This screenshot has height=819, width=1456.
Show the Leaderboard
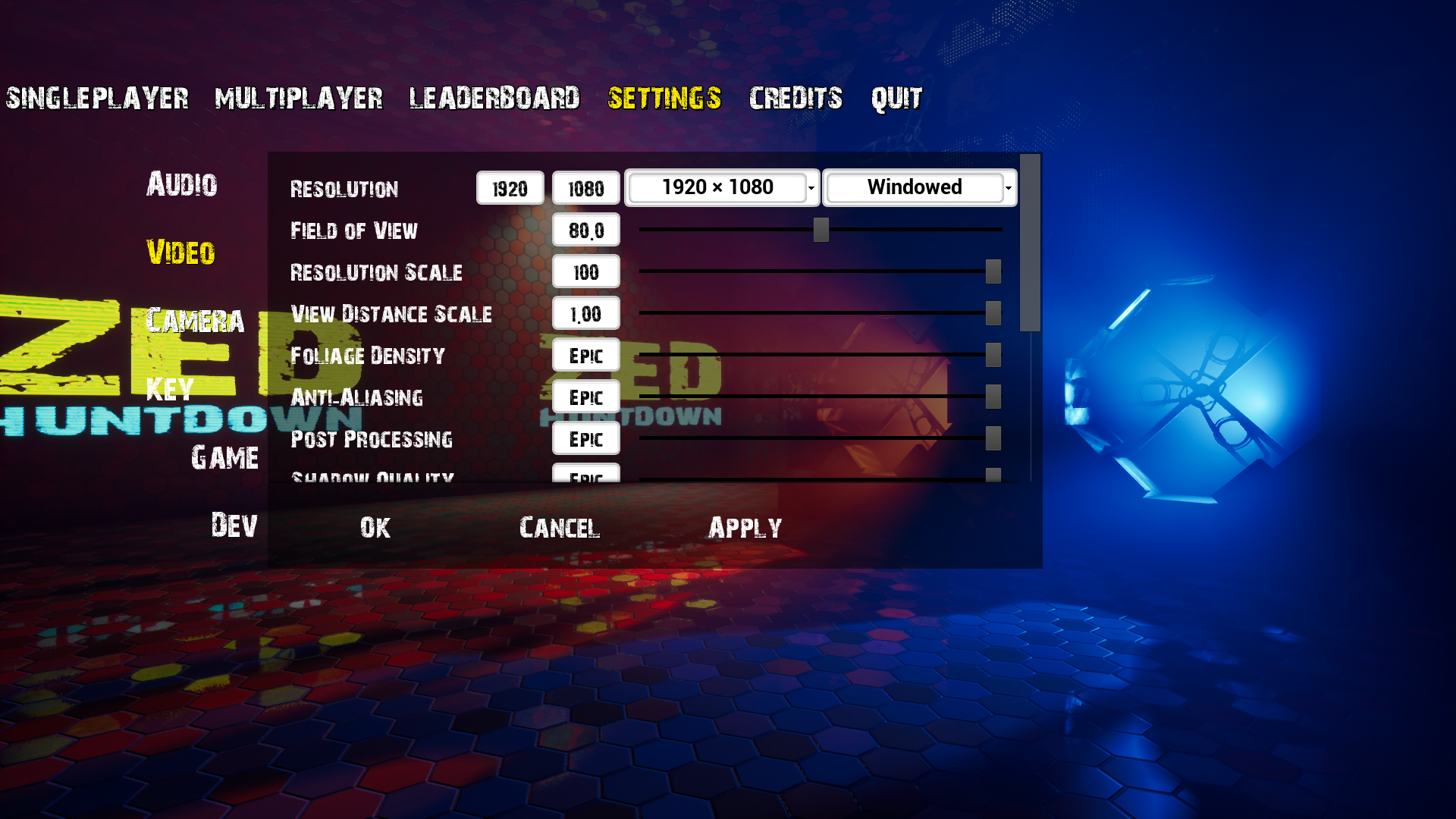pyautogui.click(x=494, y=99)
